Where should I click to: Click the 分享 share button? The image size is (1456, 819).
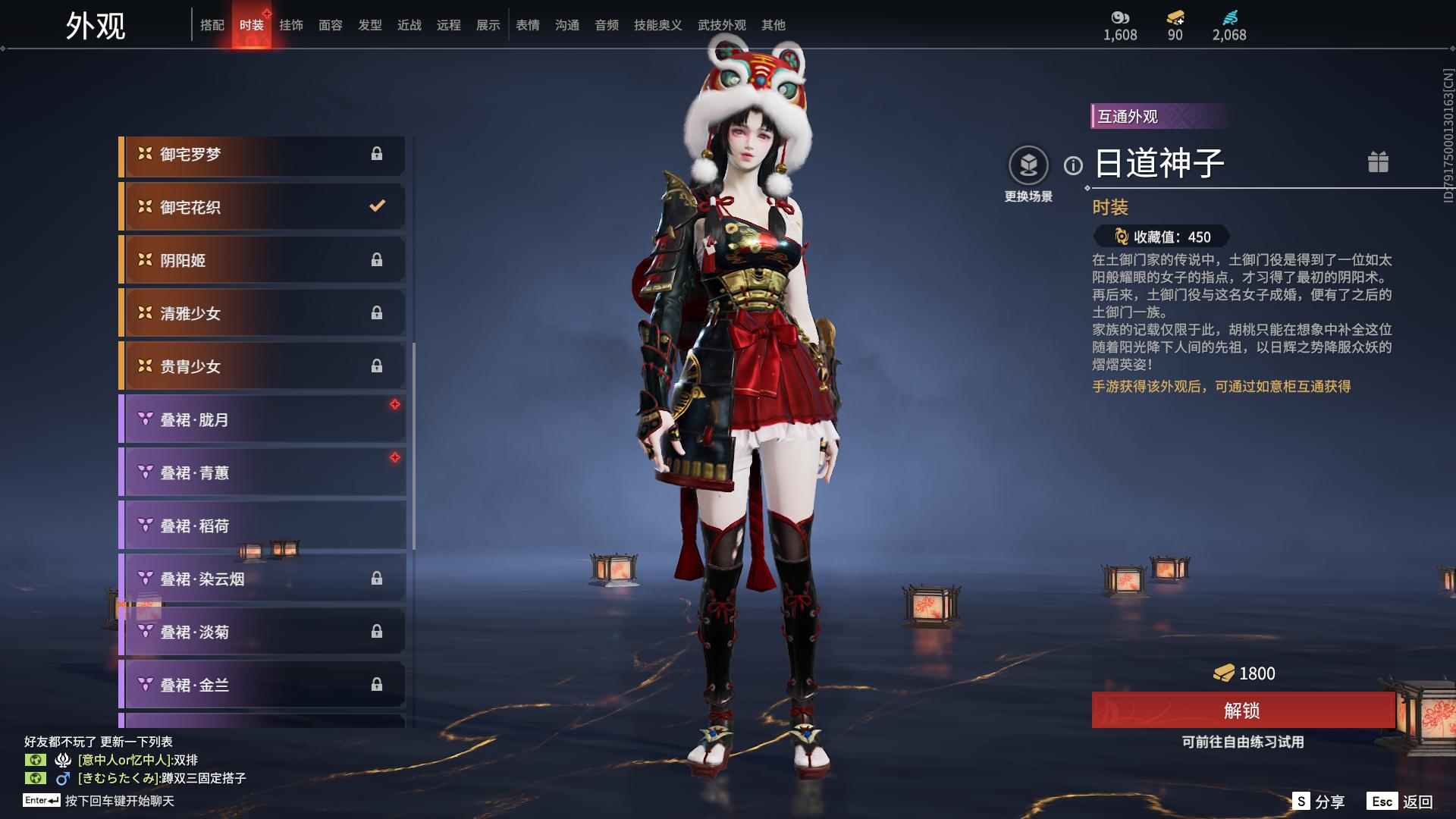(x=1320, y=800)
